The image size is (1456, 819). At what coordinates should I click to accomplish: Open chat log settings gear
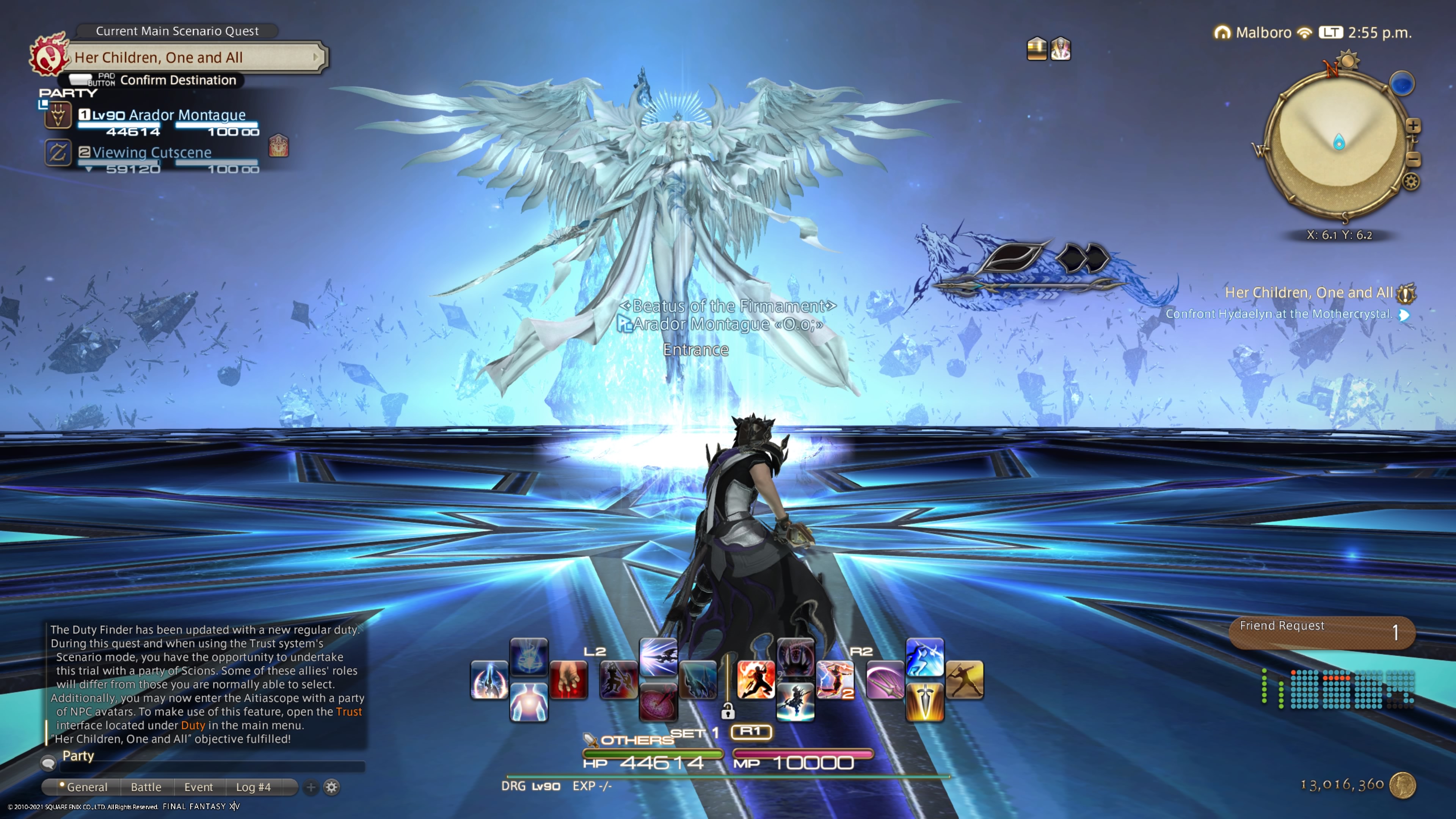(x=332, y=787)
